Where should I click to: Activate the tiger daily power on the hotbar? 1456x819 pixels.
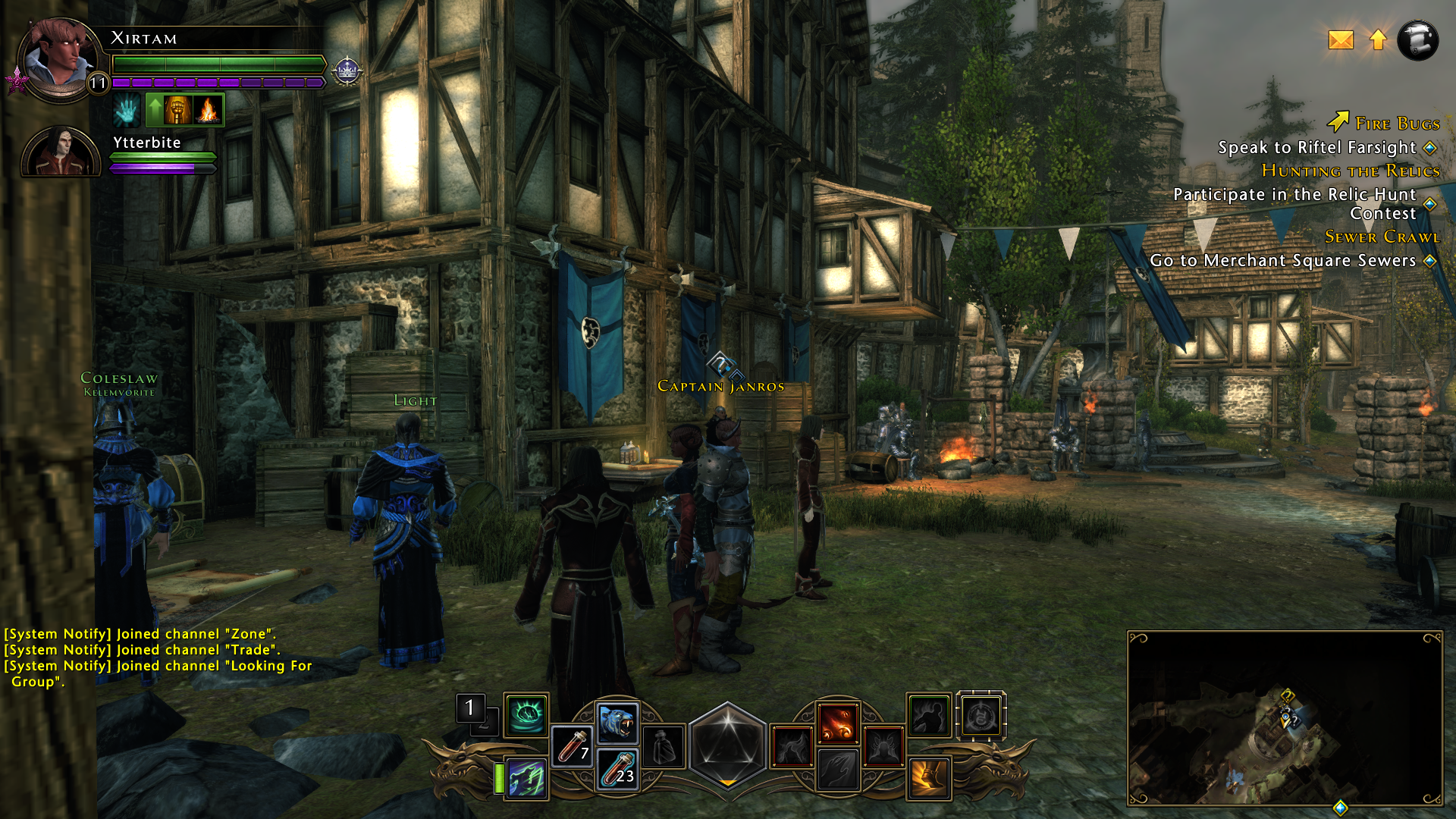click(x=616, y=722)
